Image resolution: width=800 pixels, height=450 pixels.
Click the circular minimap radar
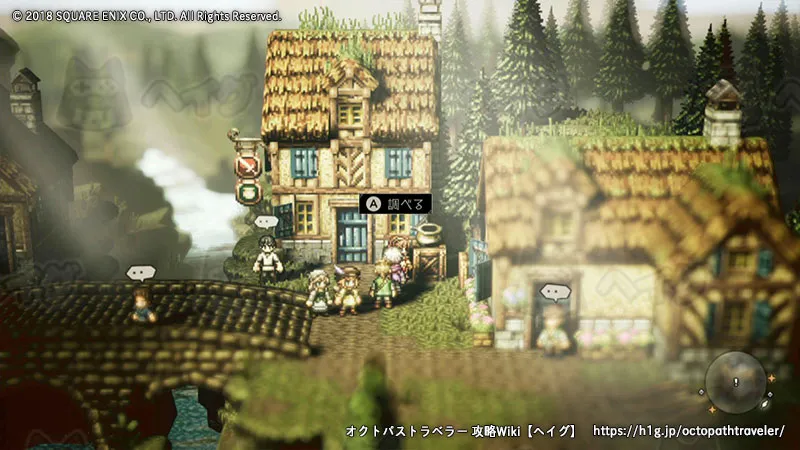(x=736, y=382)
